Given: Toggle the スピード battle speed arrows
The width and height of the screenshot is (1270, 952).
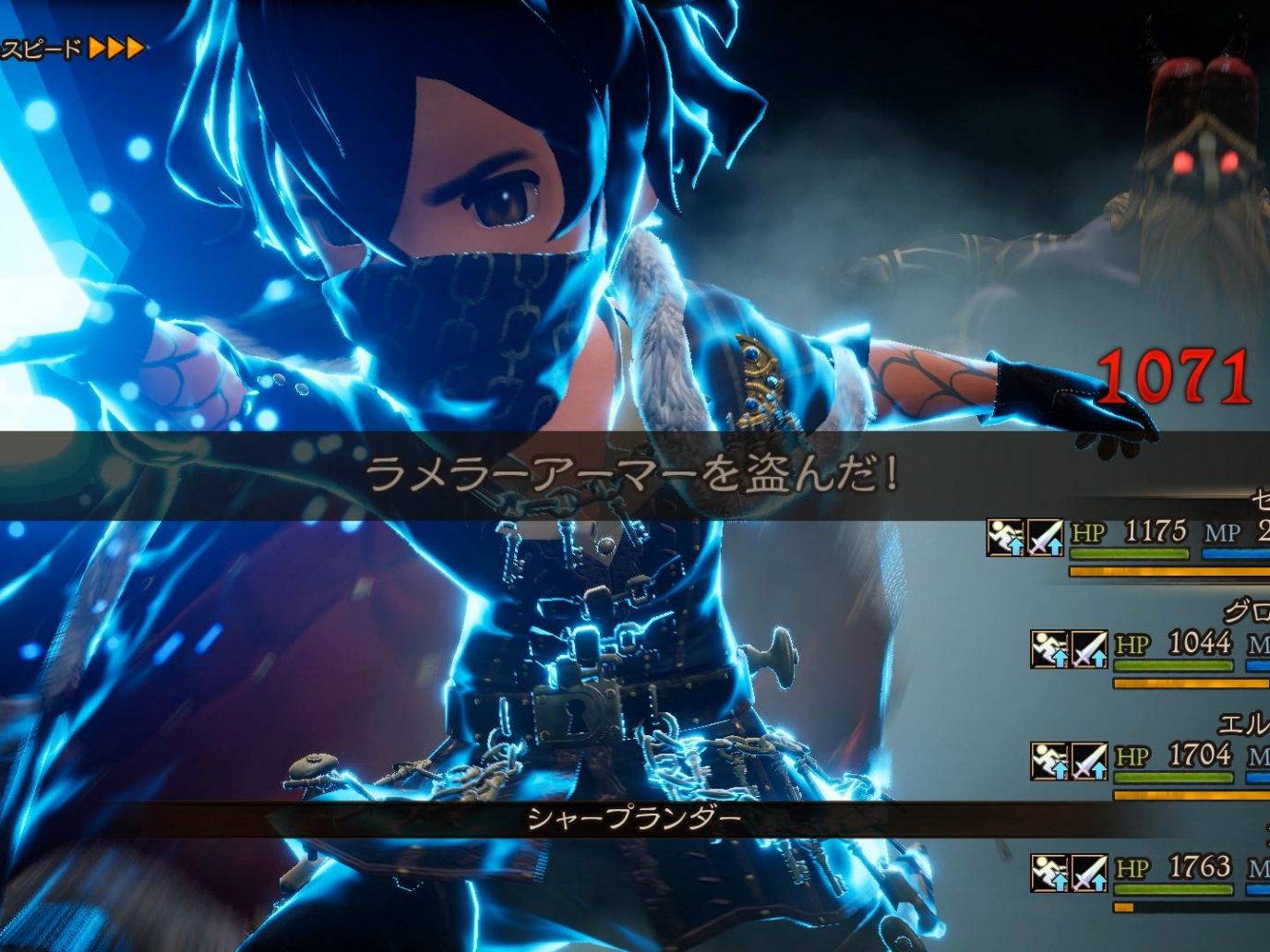Looking at the screenshot, I should coord(114,48).
